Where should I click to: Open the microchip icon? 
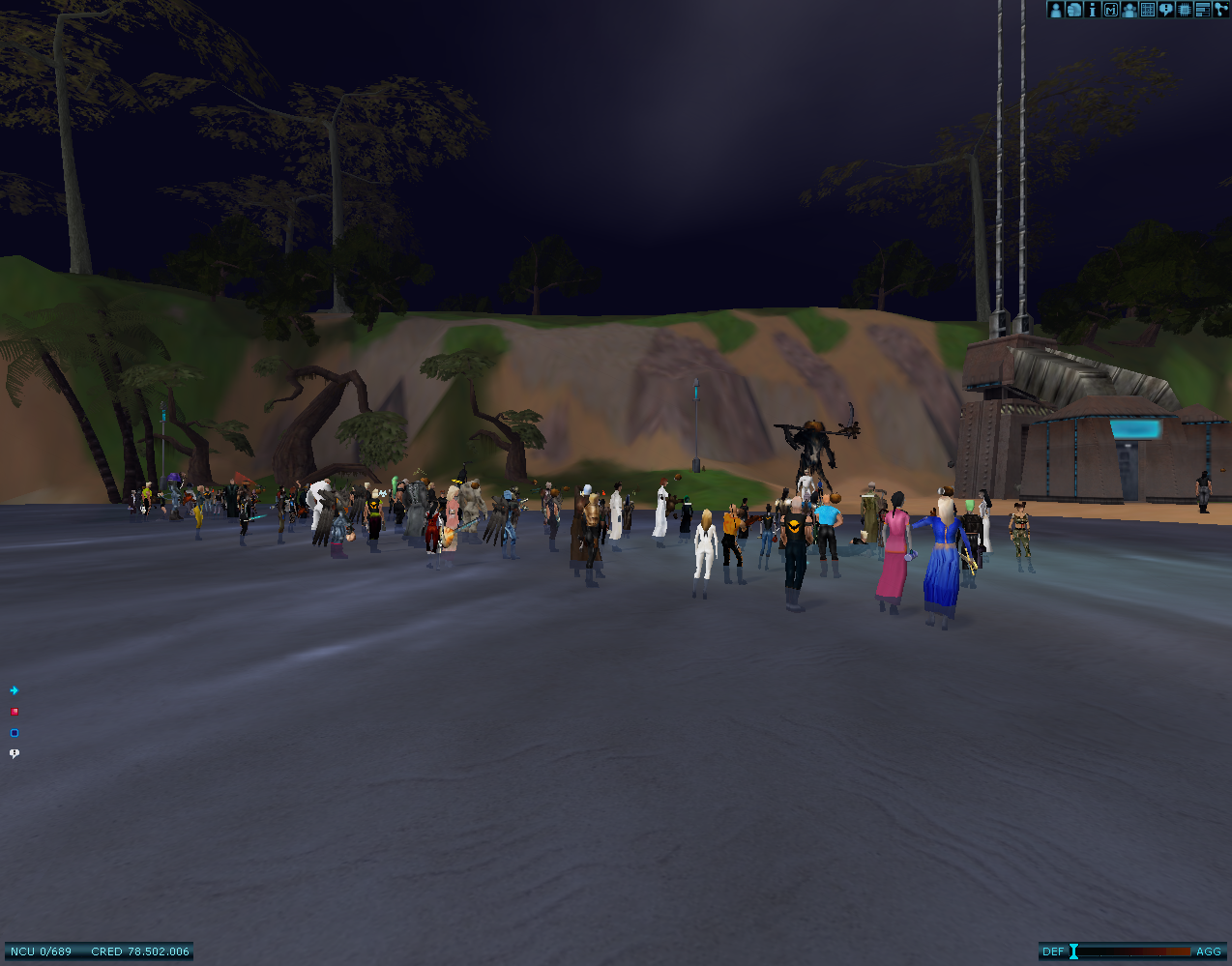pyautogui.click(x=1184, y=10)
